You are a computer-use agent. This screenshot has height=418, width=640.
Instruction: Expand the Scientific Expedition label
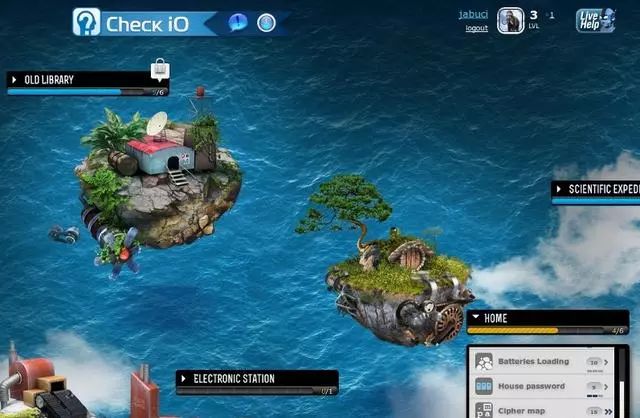coord(559,188)
